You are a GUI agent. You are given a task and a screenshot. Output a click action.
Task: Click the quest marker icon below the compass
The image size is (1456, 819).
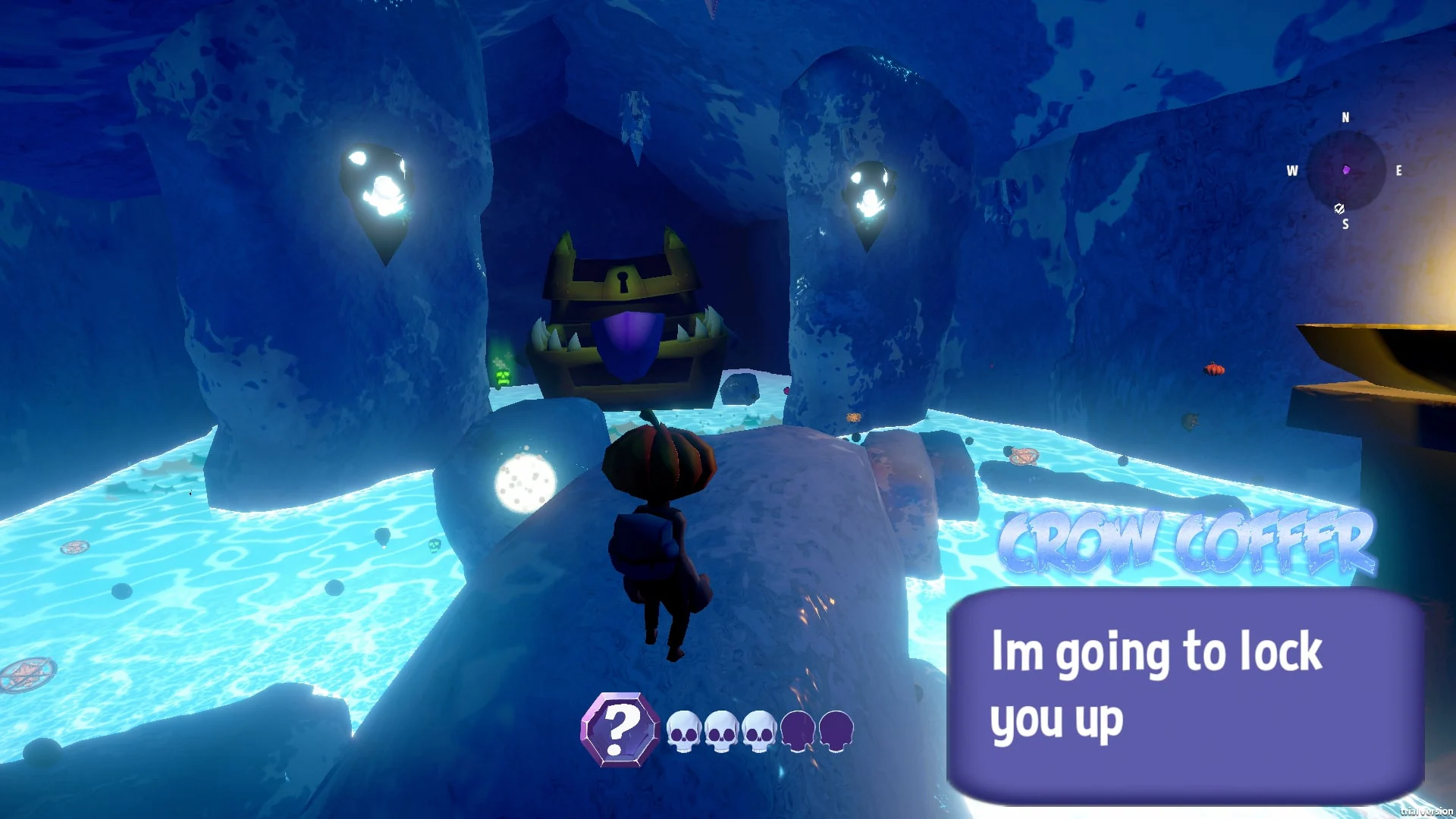(x=1339, y=209)
